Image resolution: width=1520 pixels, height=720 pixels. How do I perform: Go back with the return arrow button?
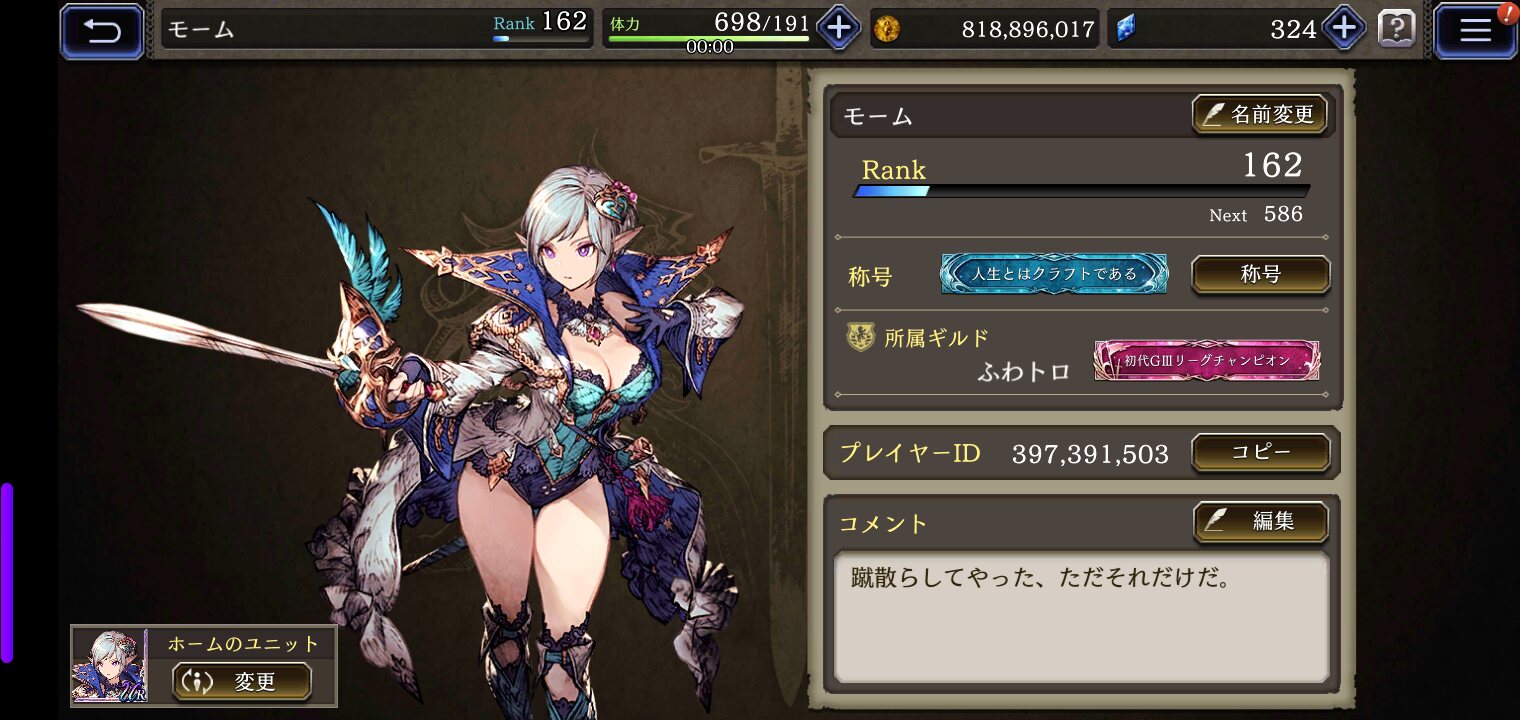click(x=102, y=31)
